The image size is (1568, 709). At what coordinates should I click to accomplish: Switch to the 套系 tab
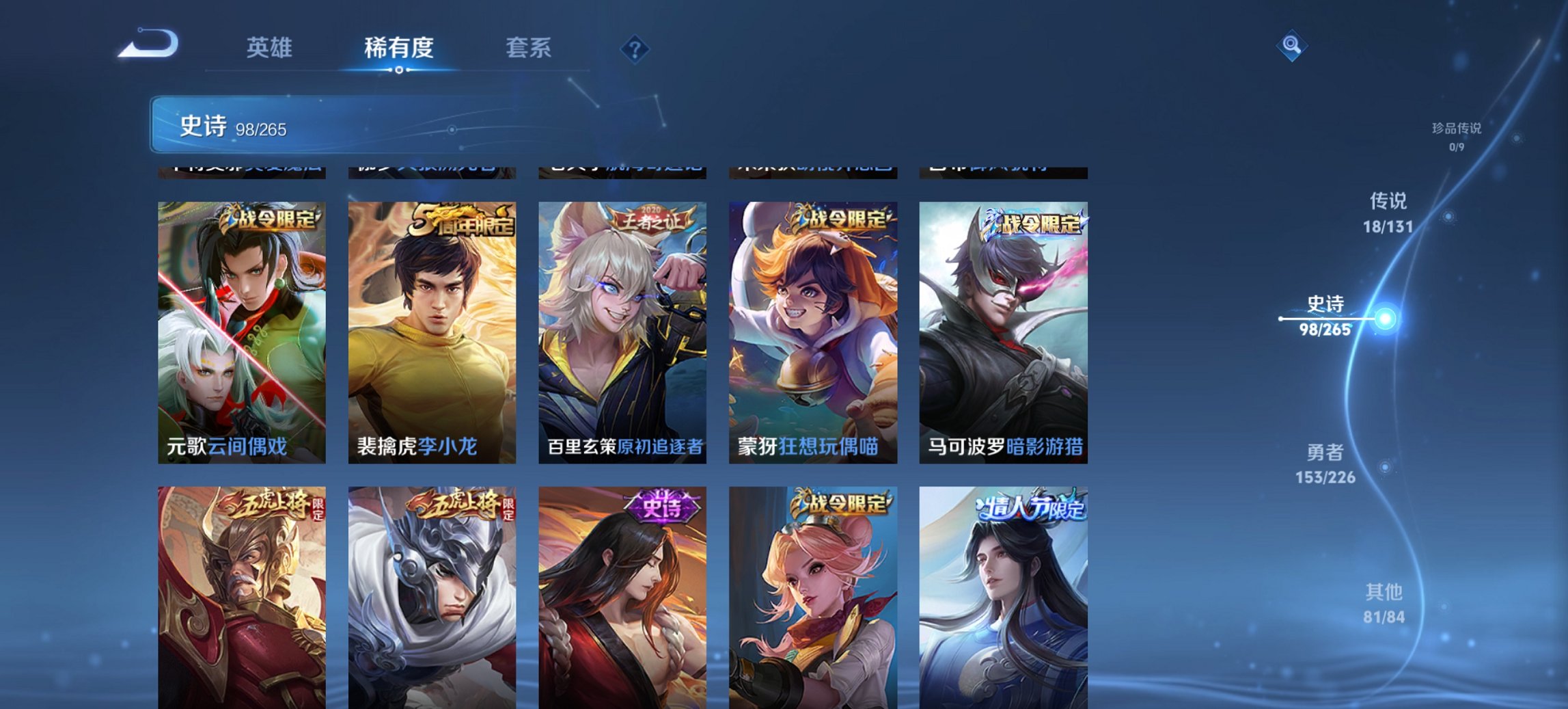tap(528, 49)
